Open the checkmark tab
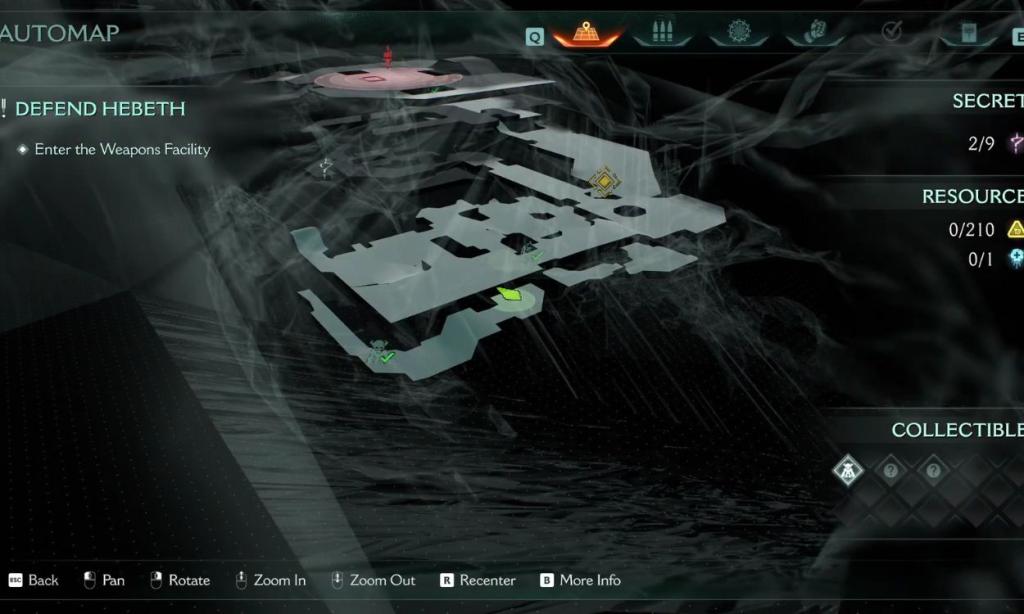Viewport: 1024px width, 614px height. [x=890, y=34]
